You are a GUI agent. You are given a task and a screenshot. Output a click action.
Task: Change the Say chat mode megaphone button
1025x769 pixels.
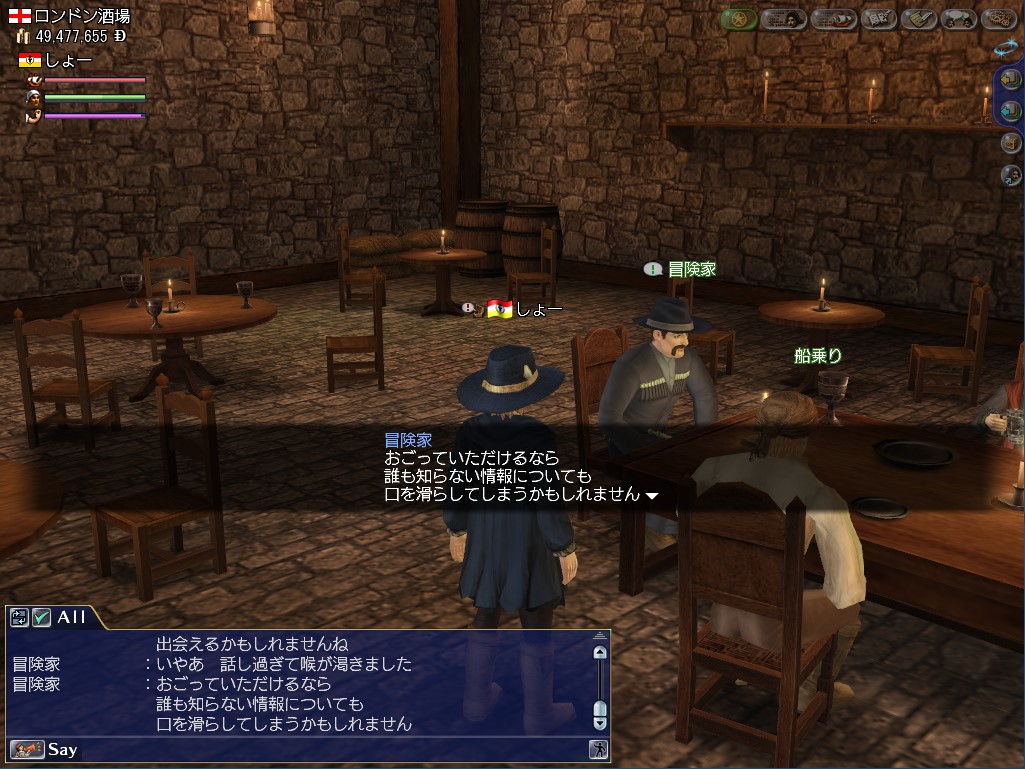pyautogui.click(x=26, y=749)
